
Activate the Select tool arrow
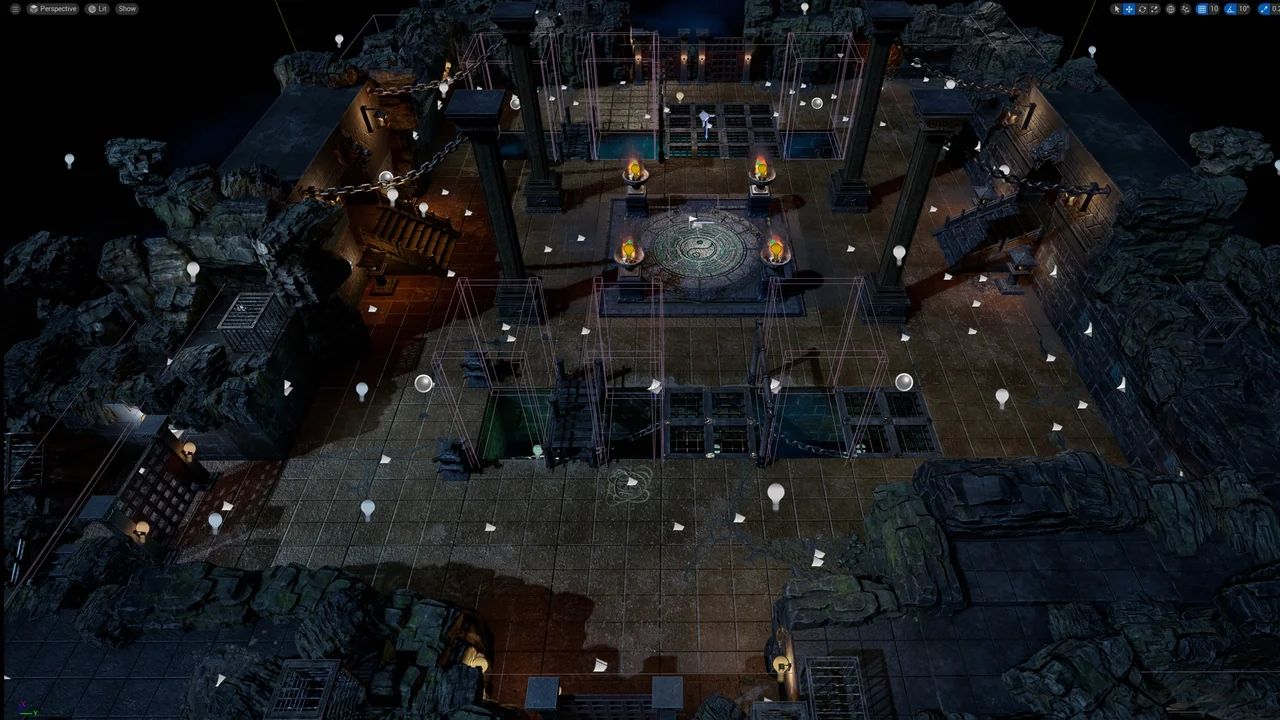point(1117,9)
